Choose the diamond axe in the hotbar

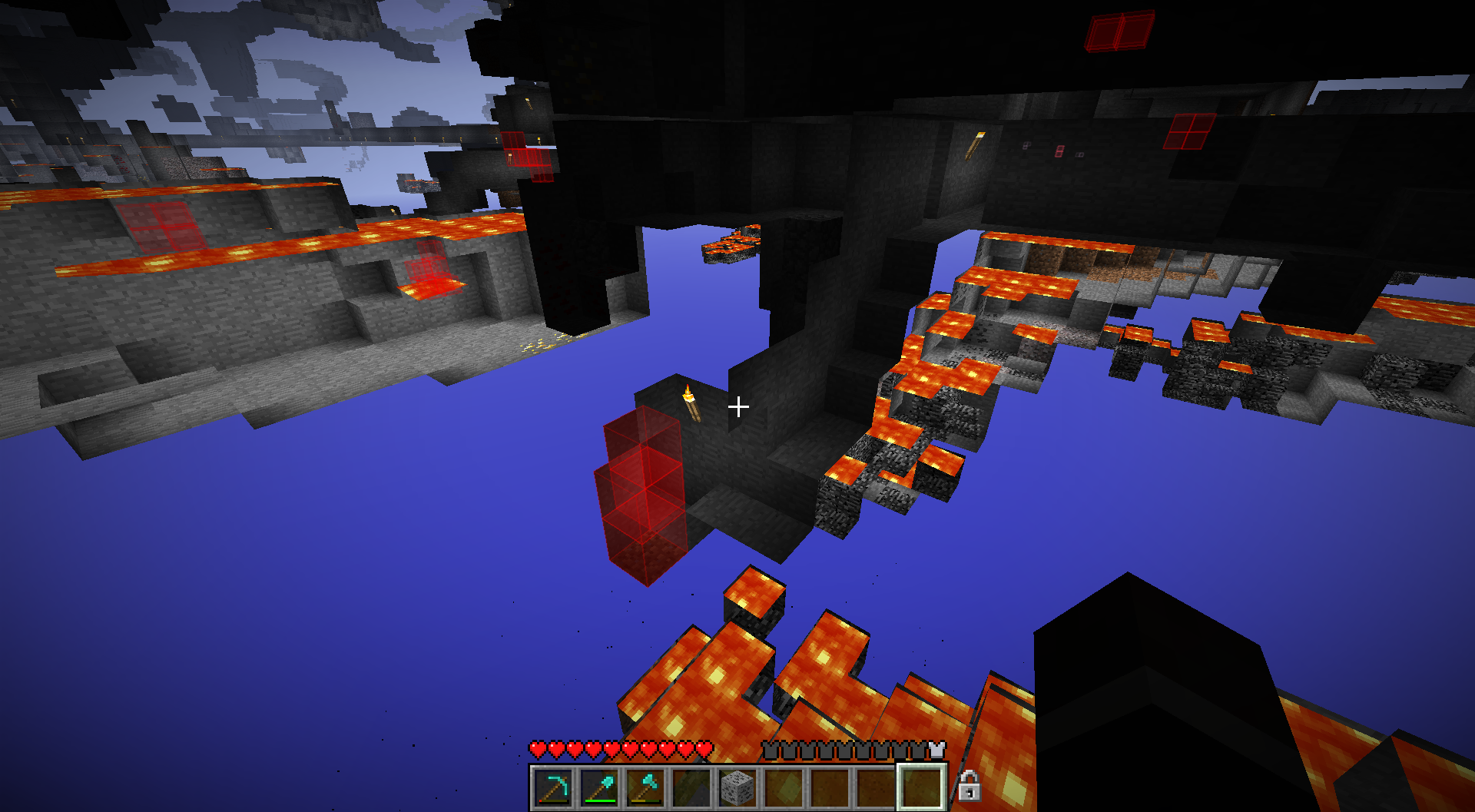646,787
